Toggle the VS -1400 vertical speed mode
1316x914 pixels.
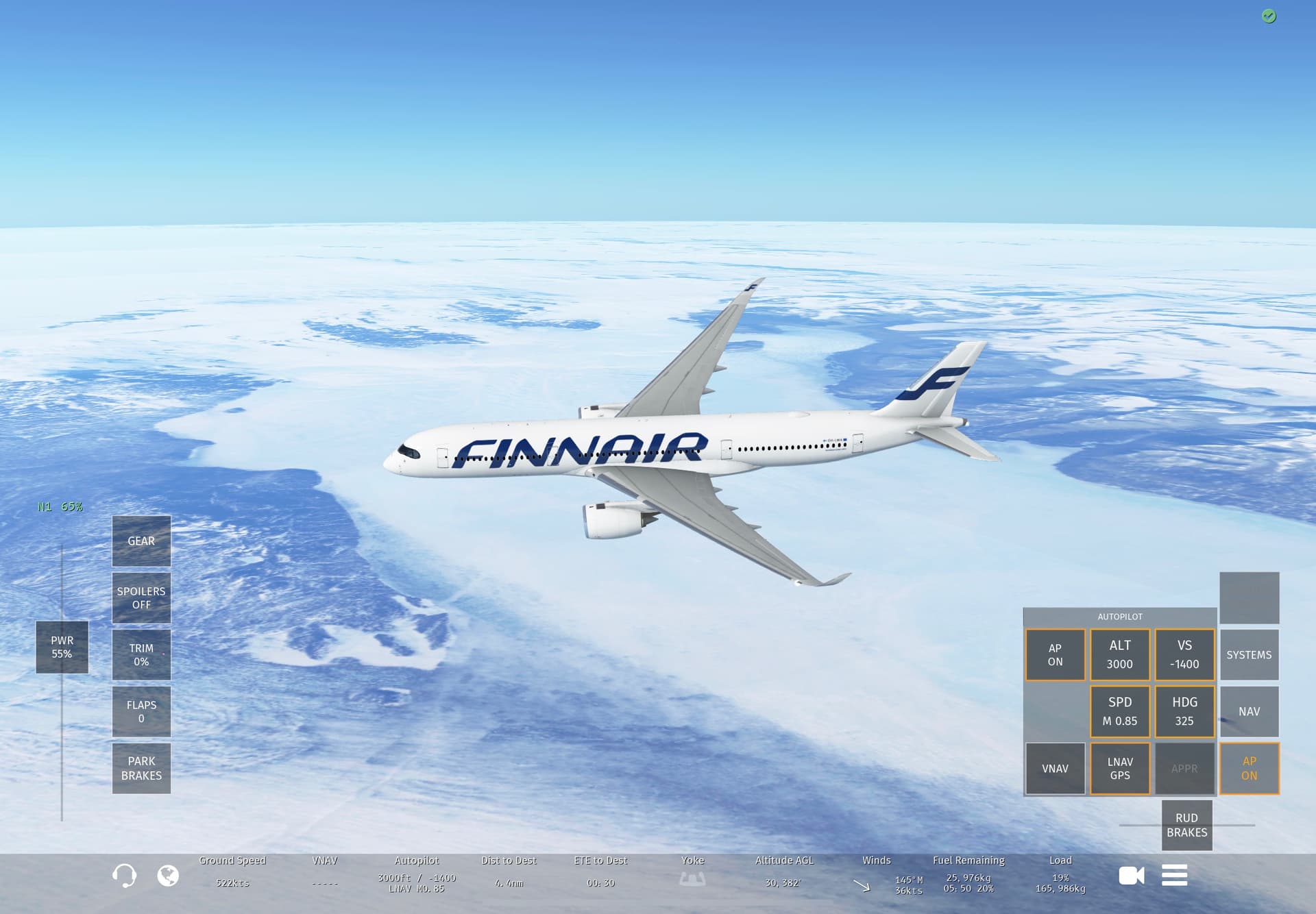click(x=1184, y=655)
